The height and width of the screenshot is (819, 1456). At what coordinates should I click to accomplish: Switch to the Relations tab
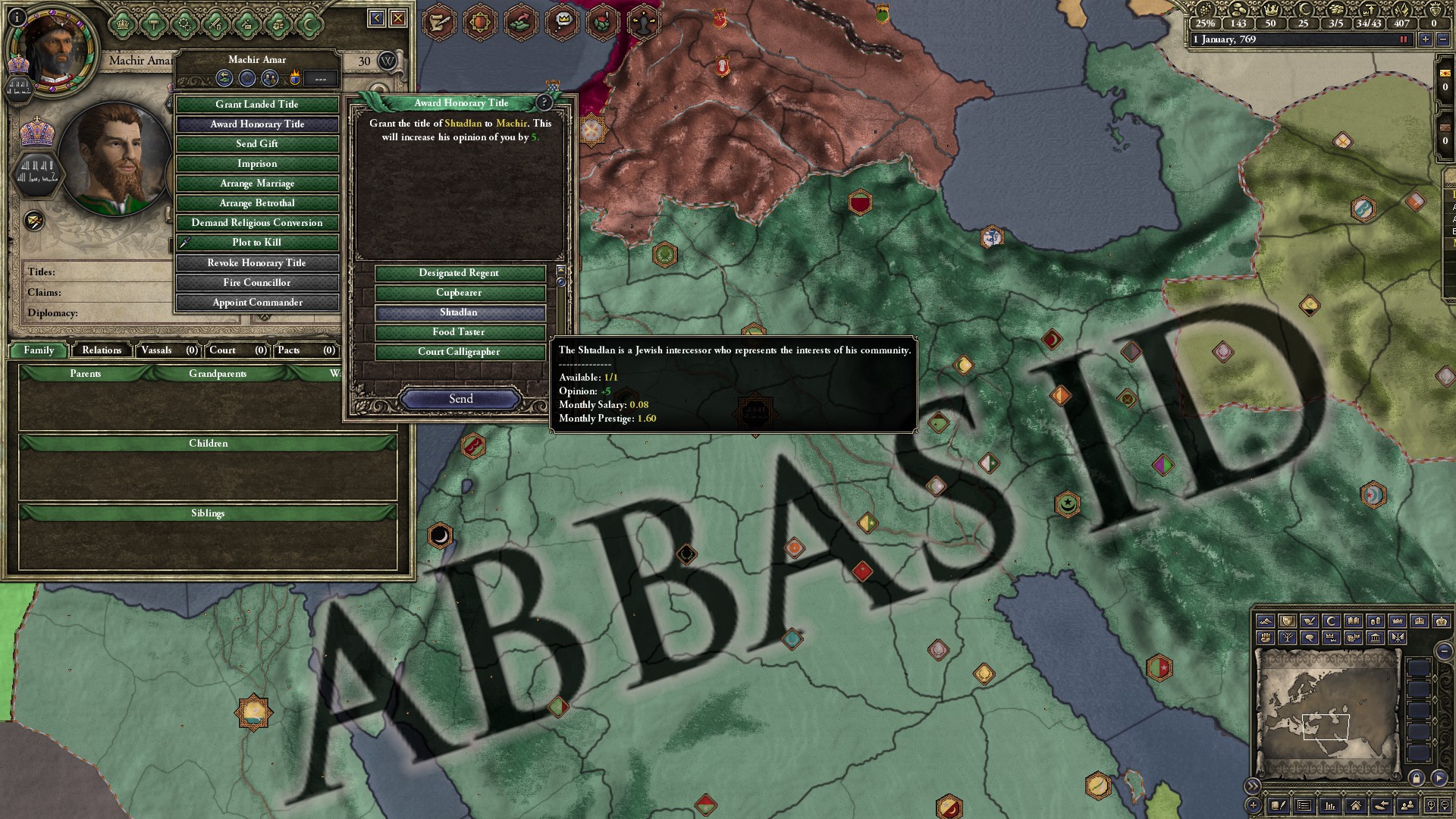pos(102,350)
